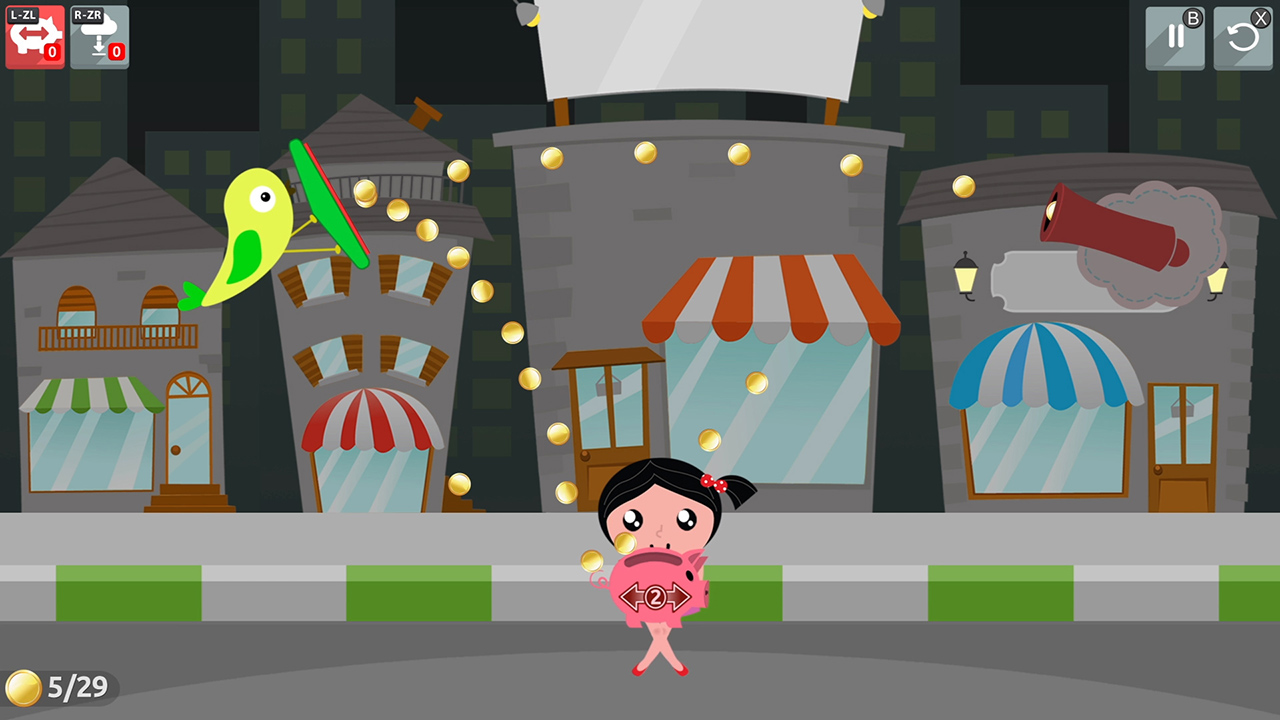Click the circular restart arrow symbol
The width and height of the screenshot is (1280, 720).
tap(1243, 37)
